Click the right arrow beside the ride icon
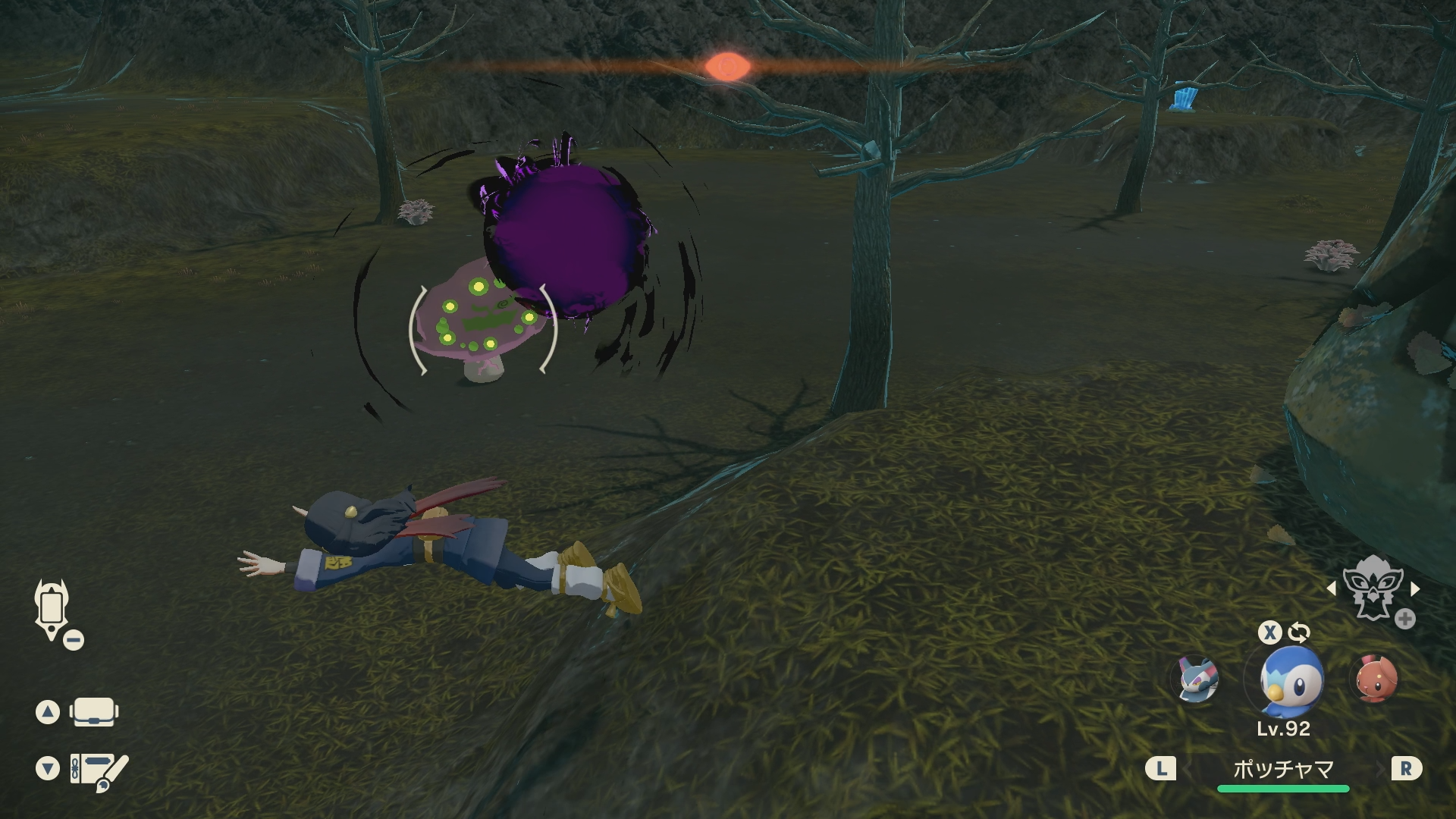The image size is (1456, 819). [1415, 588]
